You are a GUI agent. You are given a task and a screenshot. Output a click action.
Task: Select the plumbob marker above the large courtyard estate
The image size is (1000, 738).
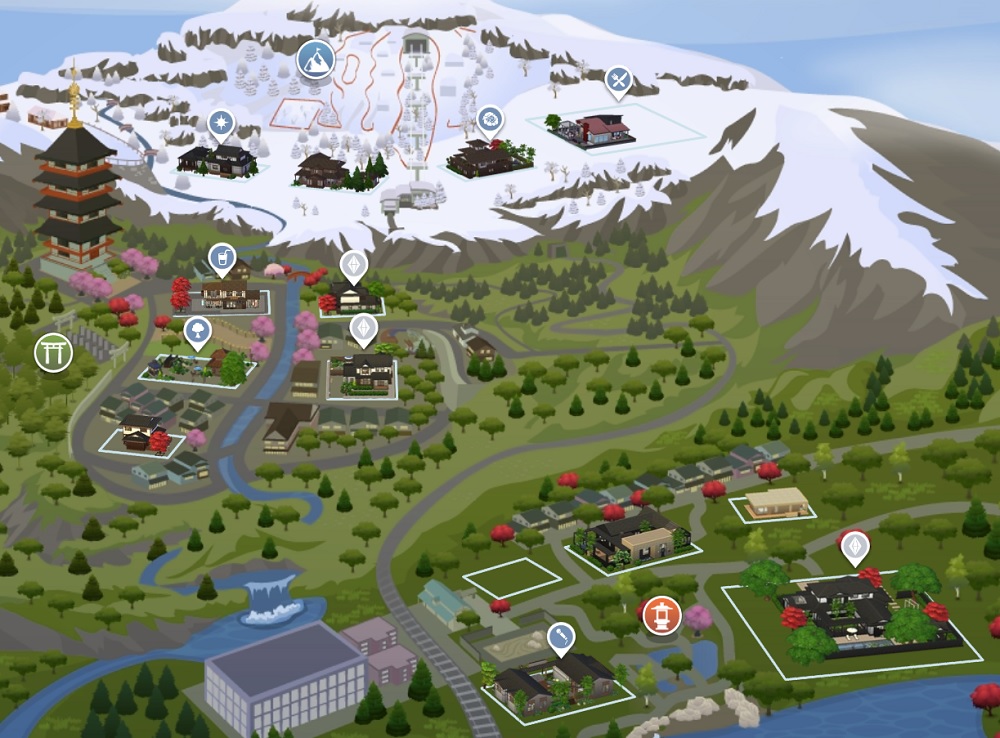853,546
